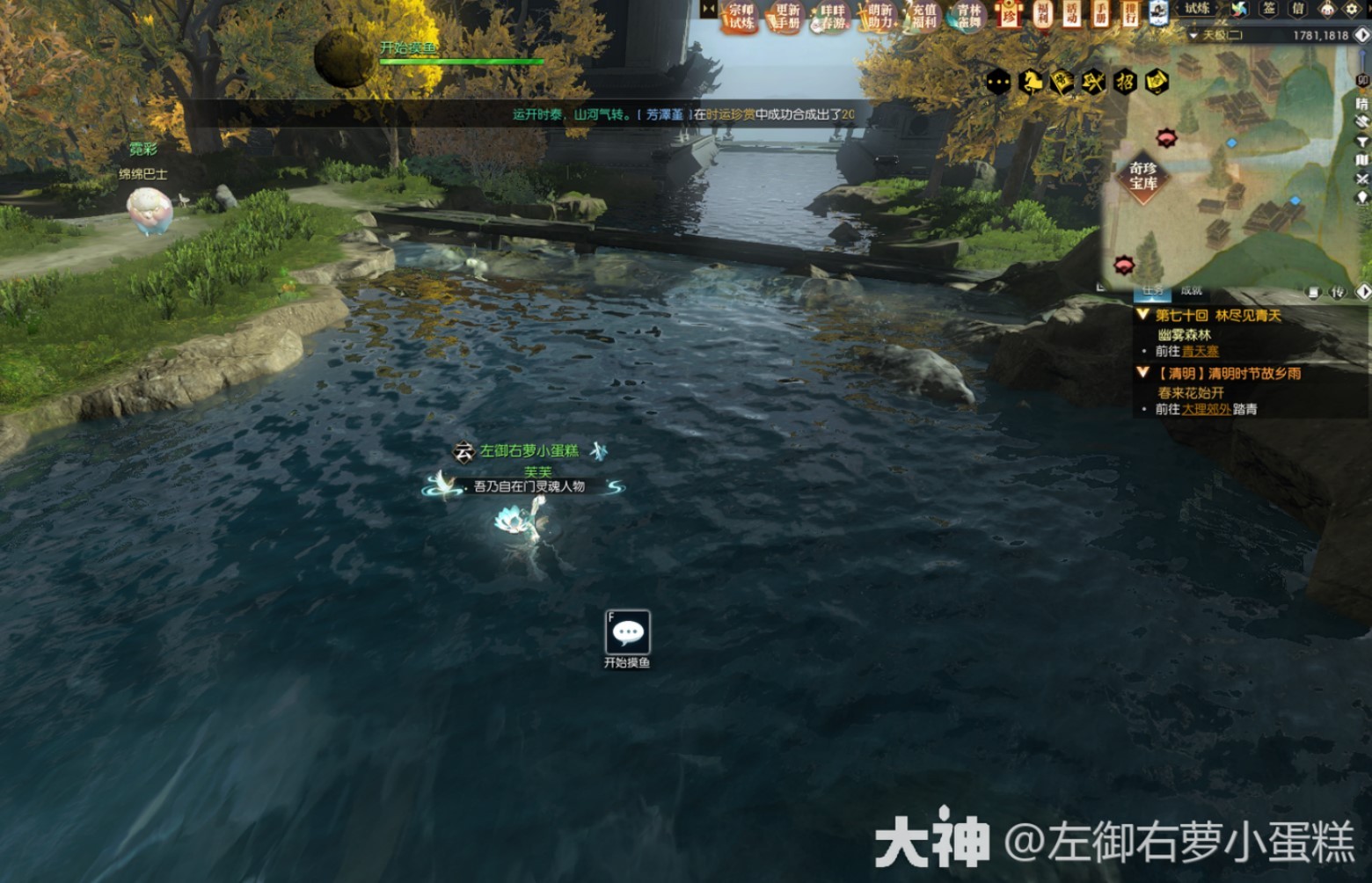The height and width of the screenshot is (883, 1372).
Task: Switch to the 成就 achievements tab
Action: [1192, 291]
